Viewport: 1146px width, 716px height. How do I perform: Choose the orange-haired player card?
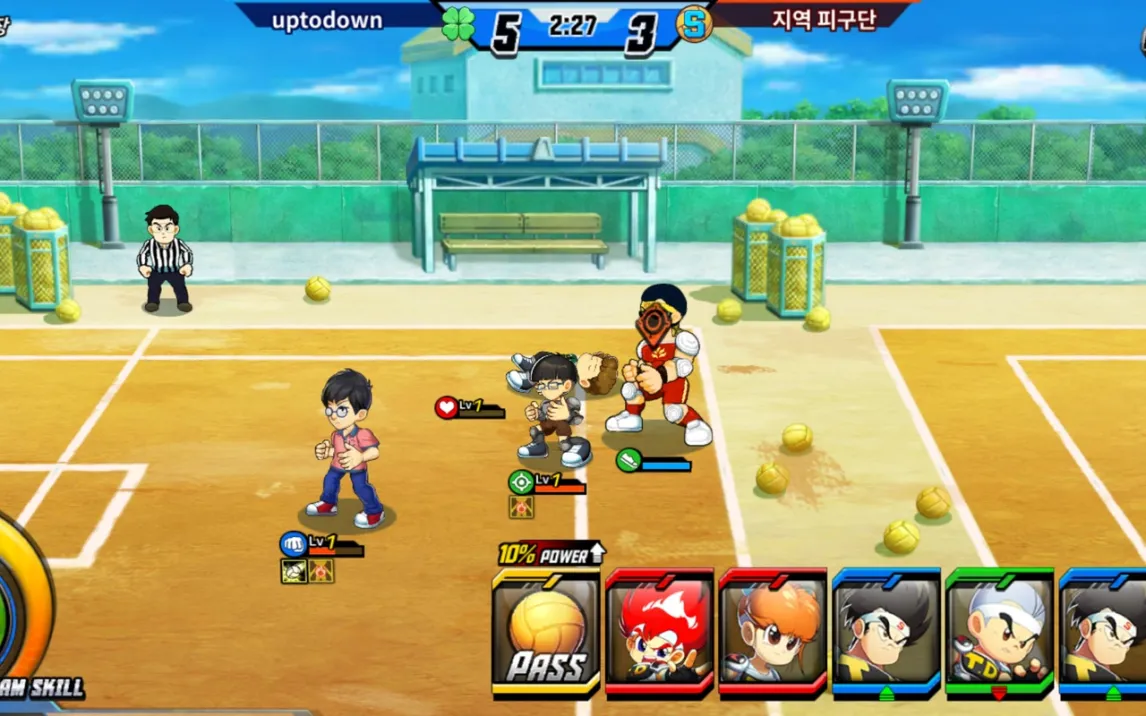(x=772, y=632)
